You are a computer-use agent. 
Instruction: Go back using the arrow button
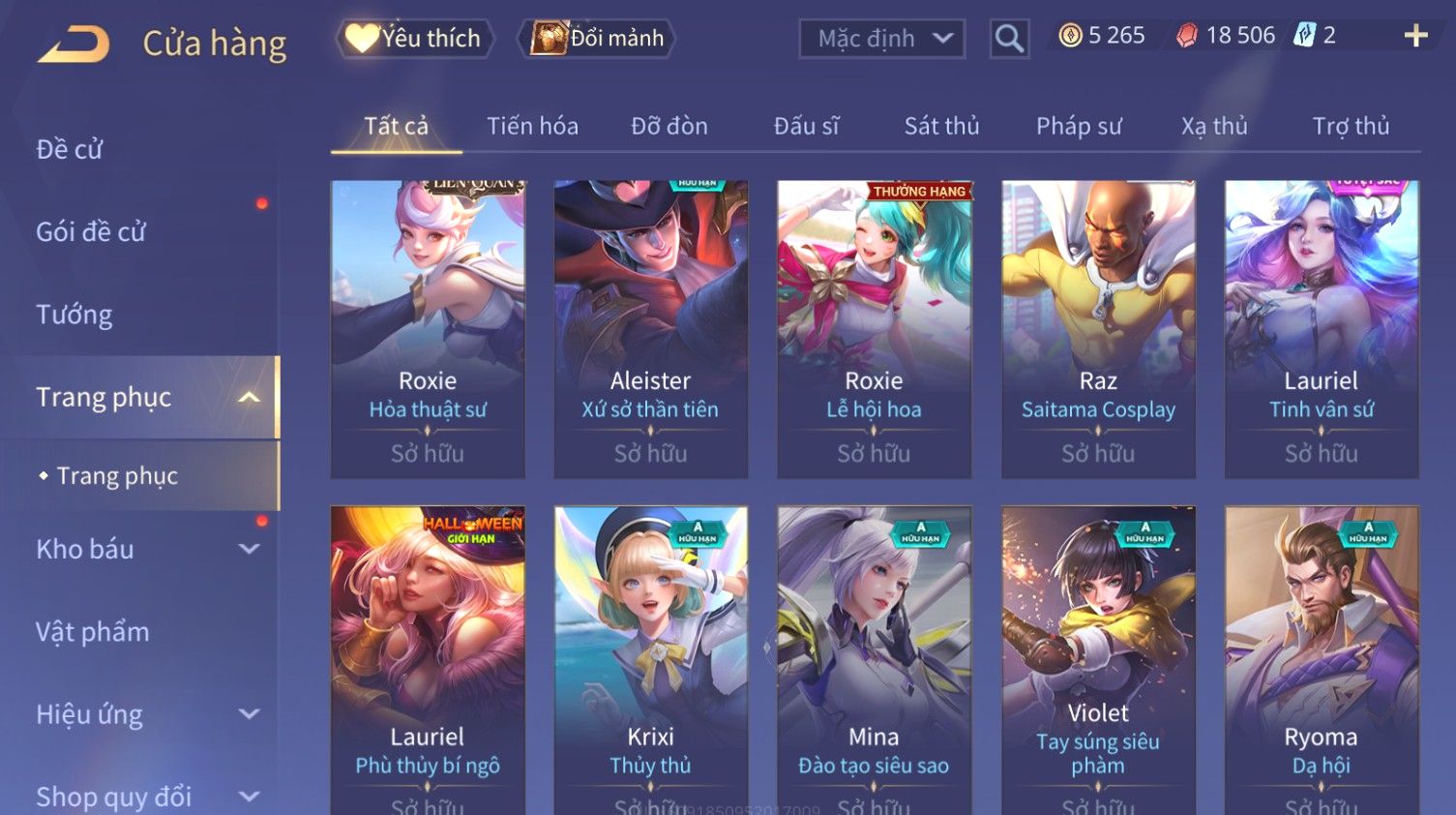[x=74, y=45]
